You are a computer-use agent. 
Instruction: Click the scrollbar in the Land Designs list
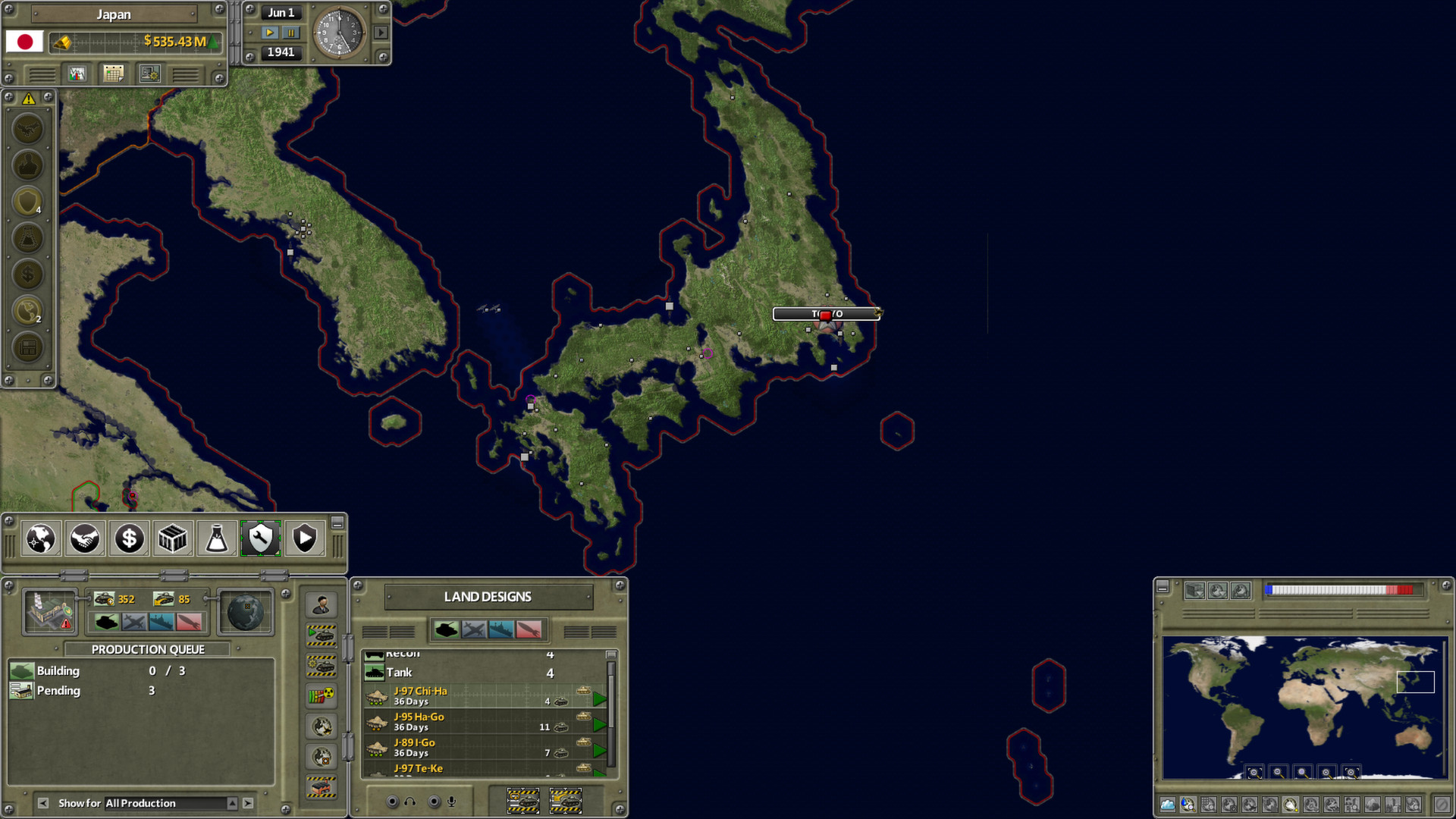coord(611,701)
